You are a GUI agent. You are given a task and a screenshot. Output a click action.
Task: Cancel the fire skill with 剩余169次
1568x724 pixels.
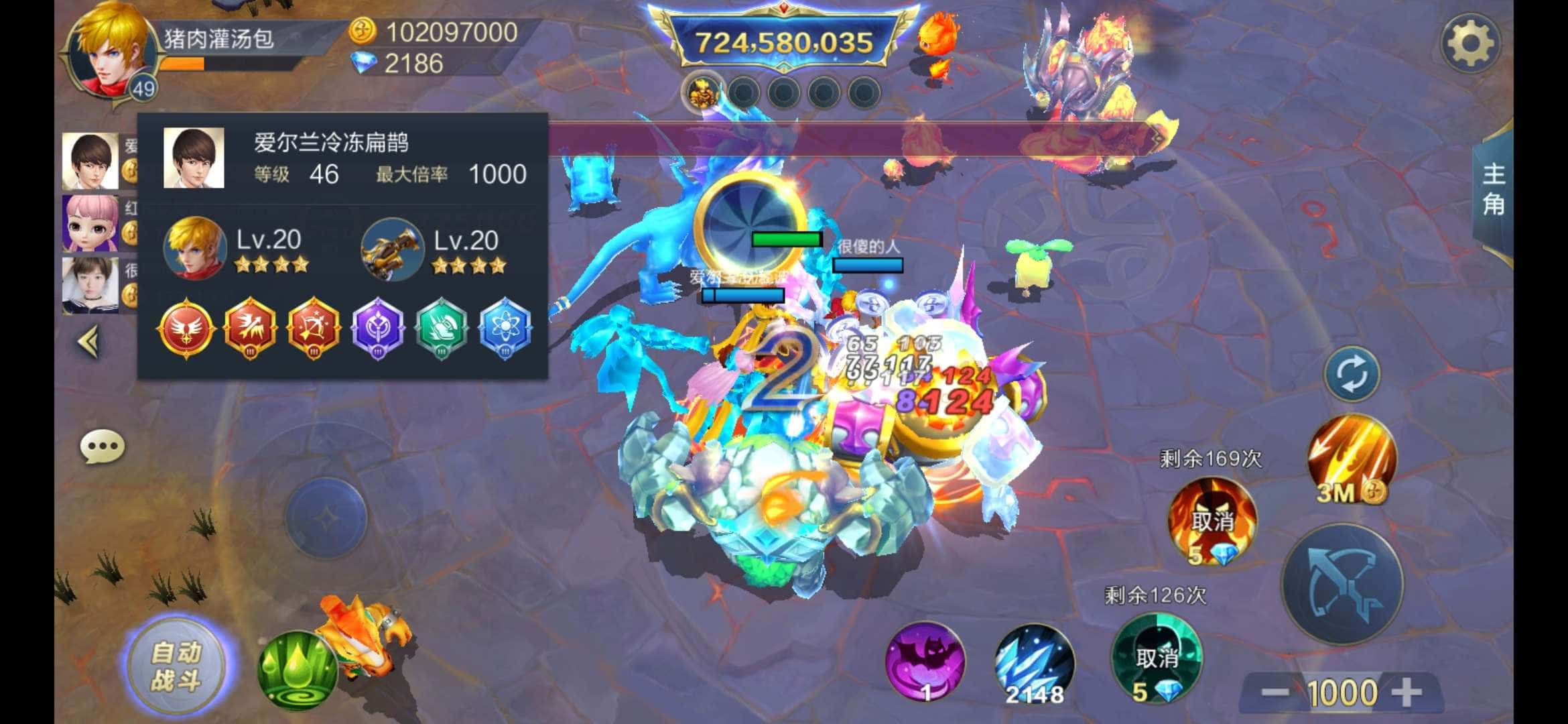tap(1212, 521)
